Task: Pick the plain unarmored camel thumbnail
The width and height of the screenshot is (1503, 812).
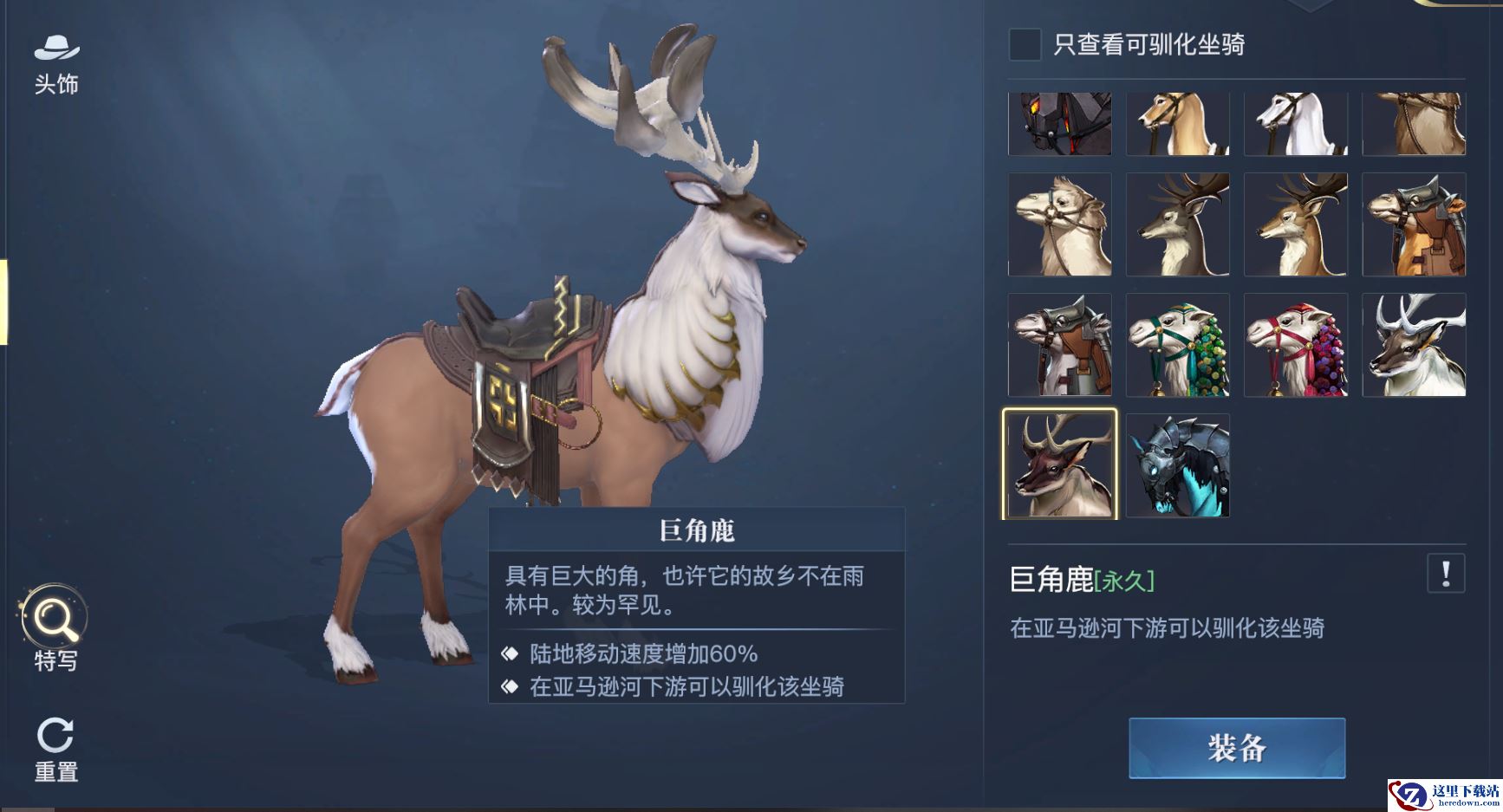Action: coord(1059,224)
